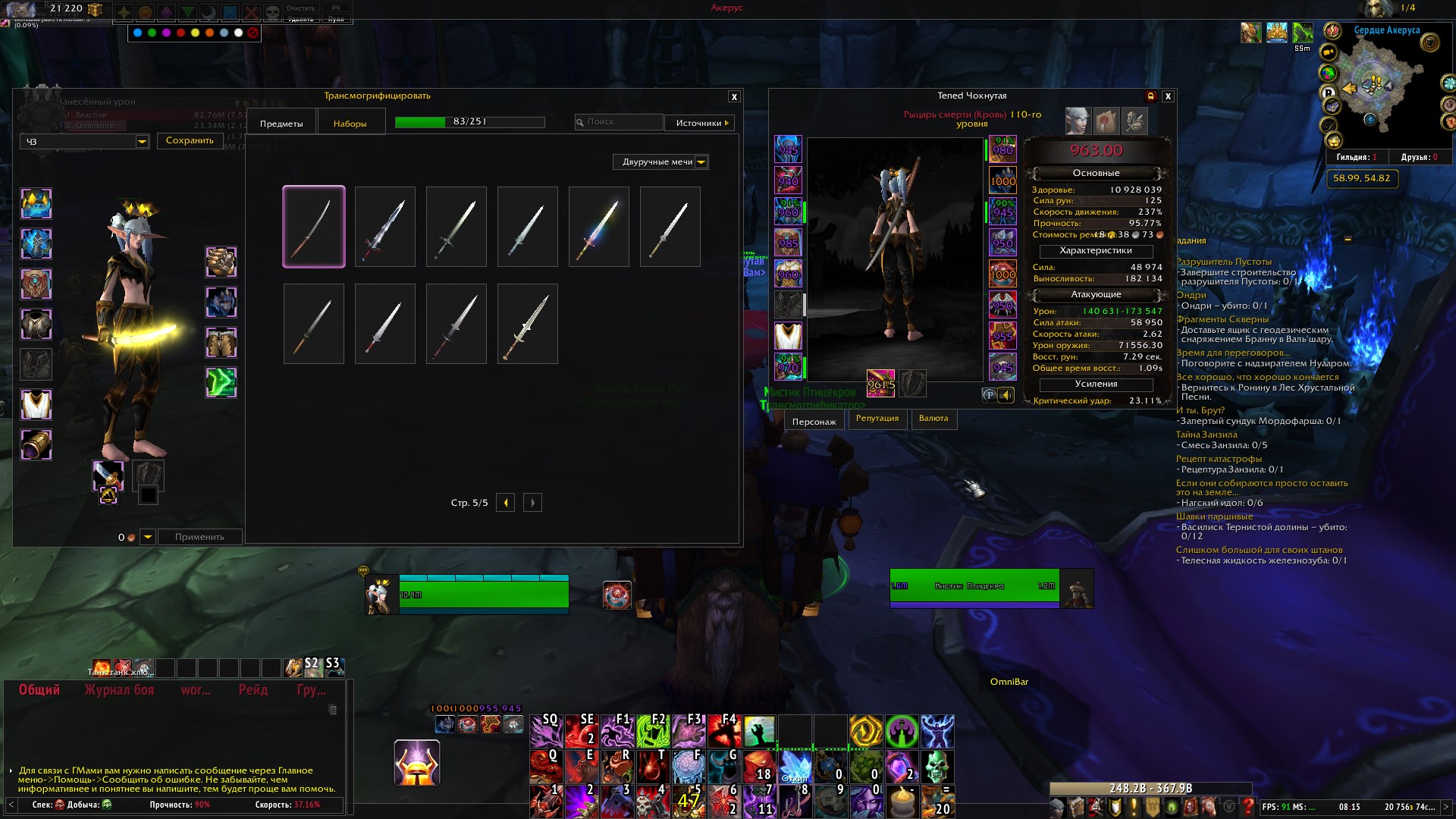
Task: Save the outfit with Сохранить
Action: [x=190, y=141]
